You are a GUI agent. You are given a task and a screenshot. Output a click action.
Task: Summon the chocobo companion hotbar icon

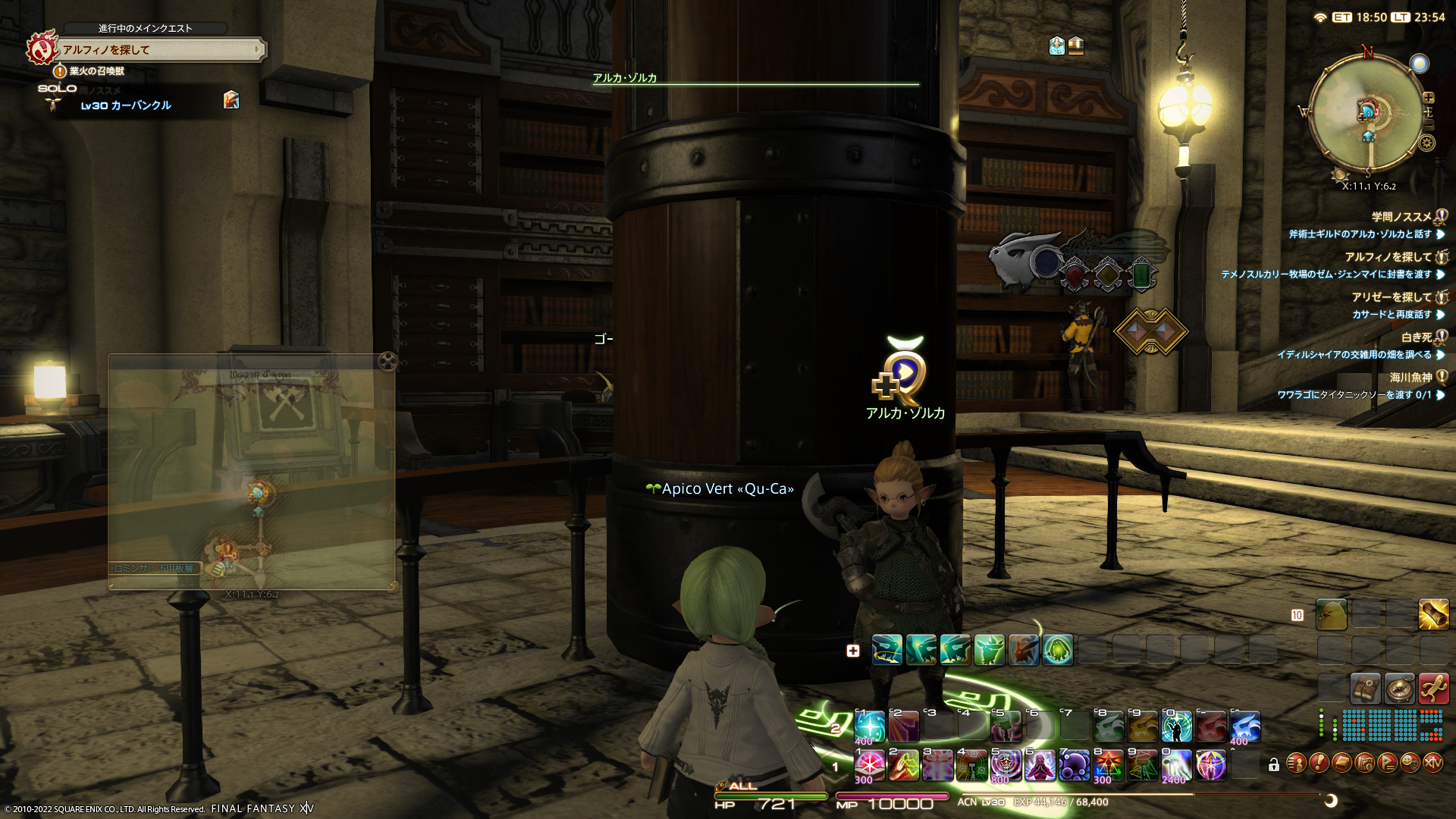(1332, 615)
